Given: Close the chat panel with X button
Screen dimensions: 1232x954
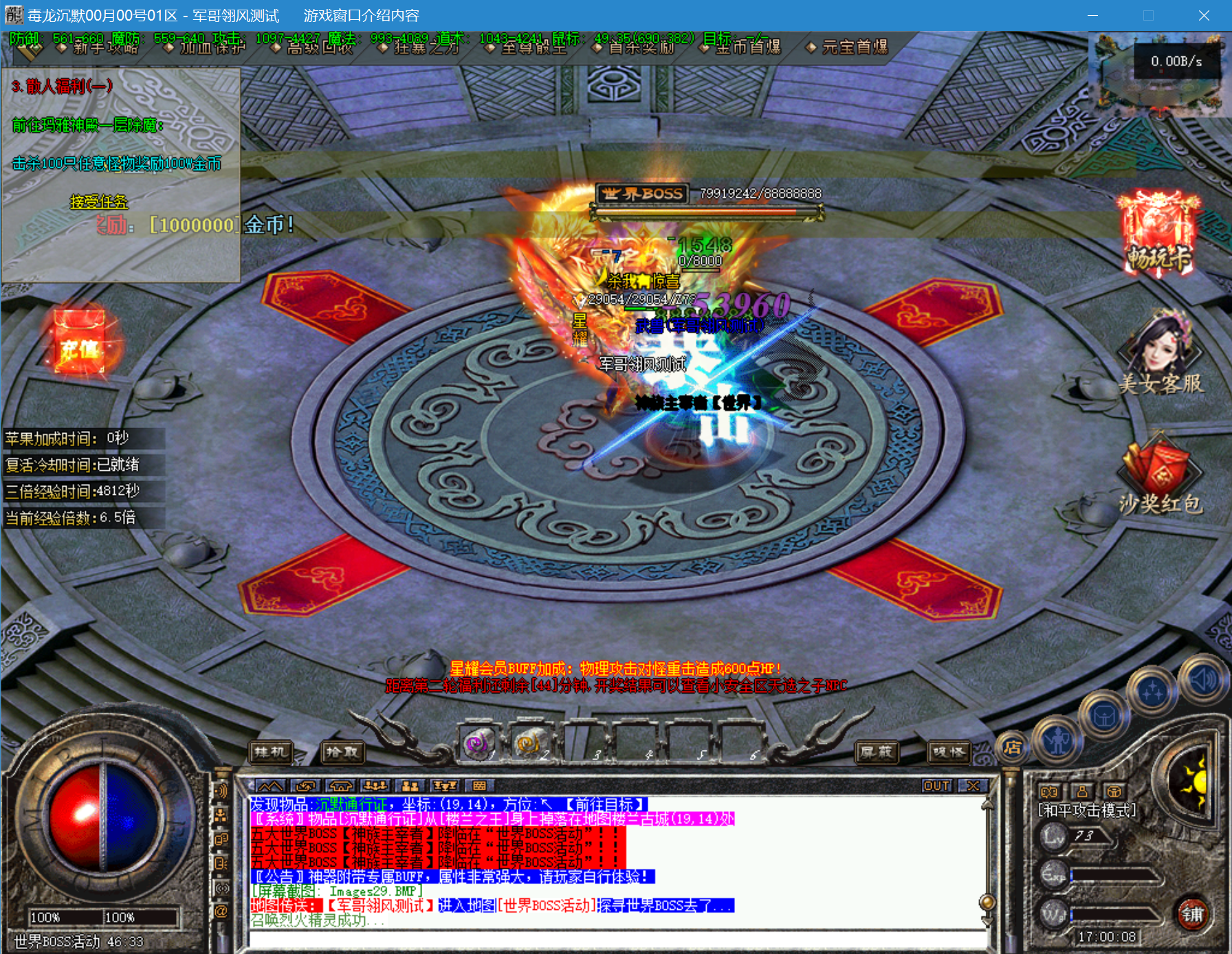Looking at the screenshot, I should [973, 786].
